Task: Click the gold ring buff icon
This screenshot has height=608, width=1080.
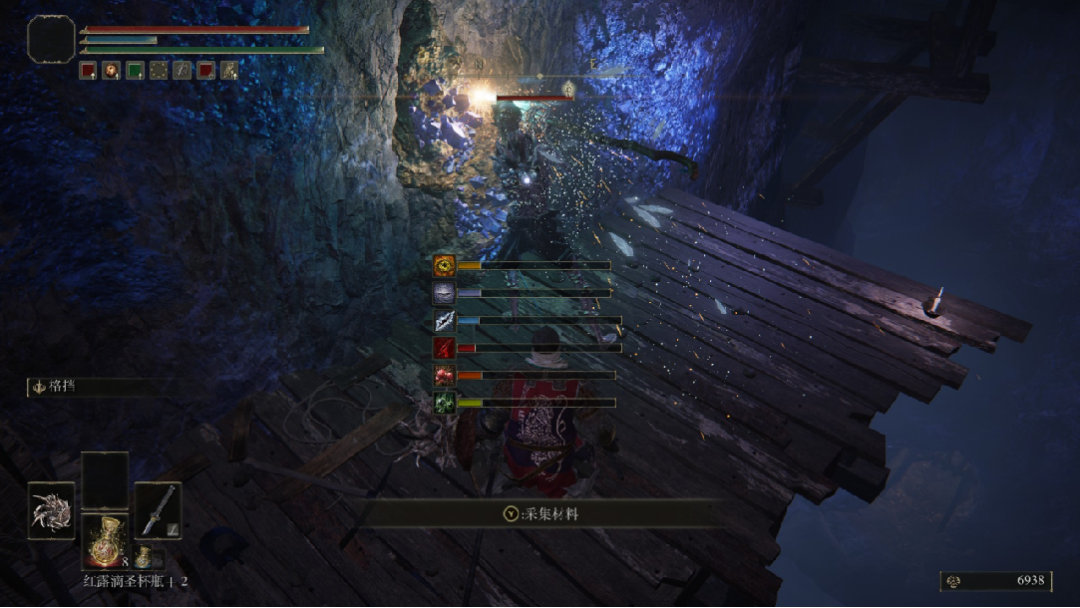Action: tap(158, 70)
